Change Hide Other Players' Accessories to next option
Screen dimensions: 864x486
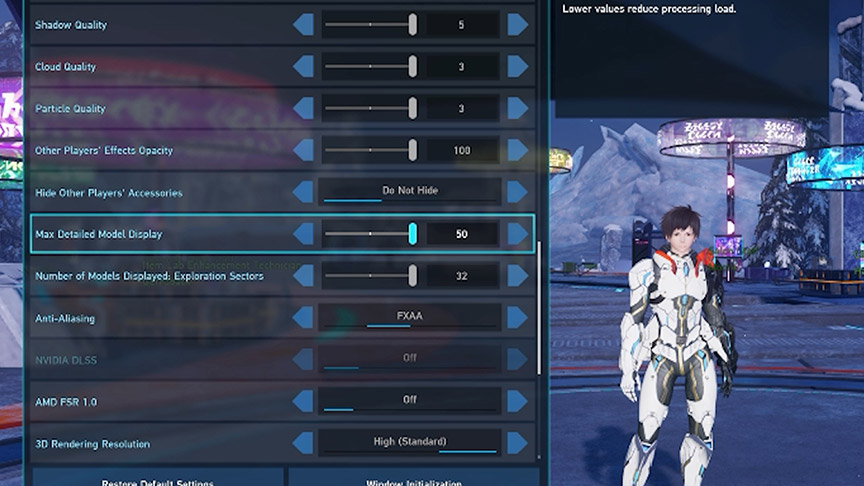(517, 192)
